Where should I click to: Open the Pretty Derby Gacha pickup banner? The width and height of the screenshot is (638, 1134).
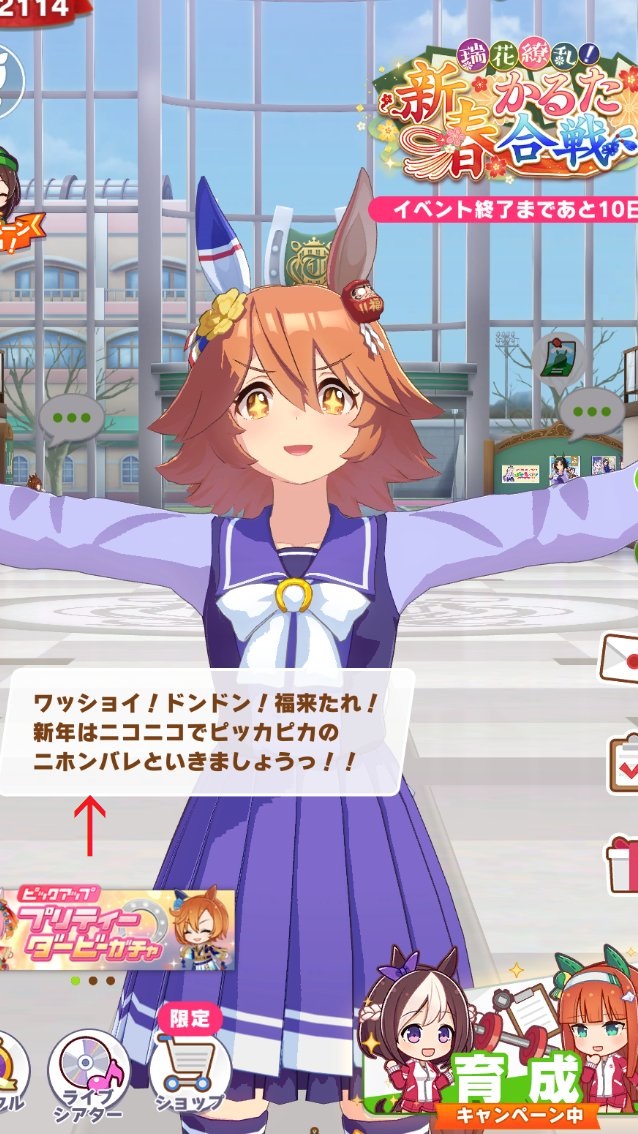click(118, 930)
